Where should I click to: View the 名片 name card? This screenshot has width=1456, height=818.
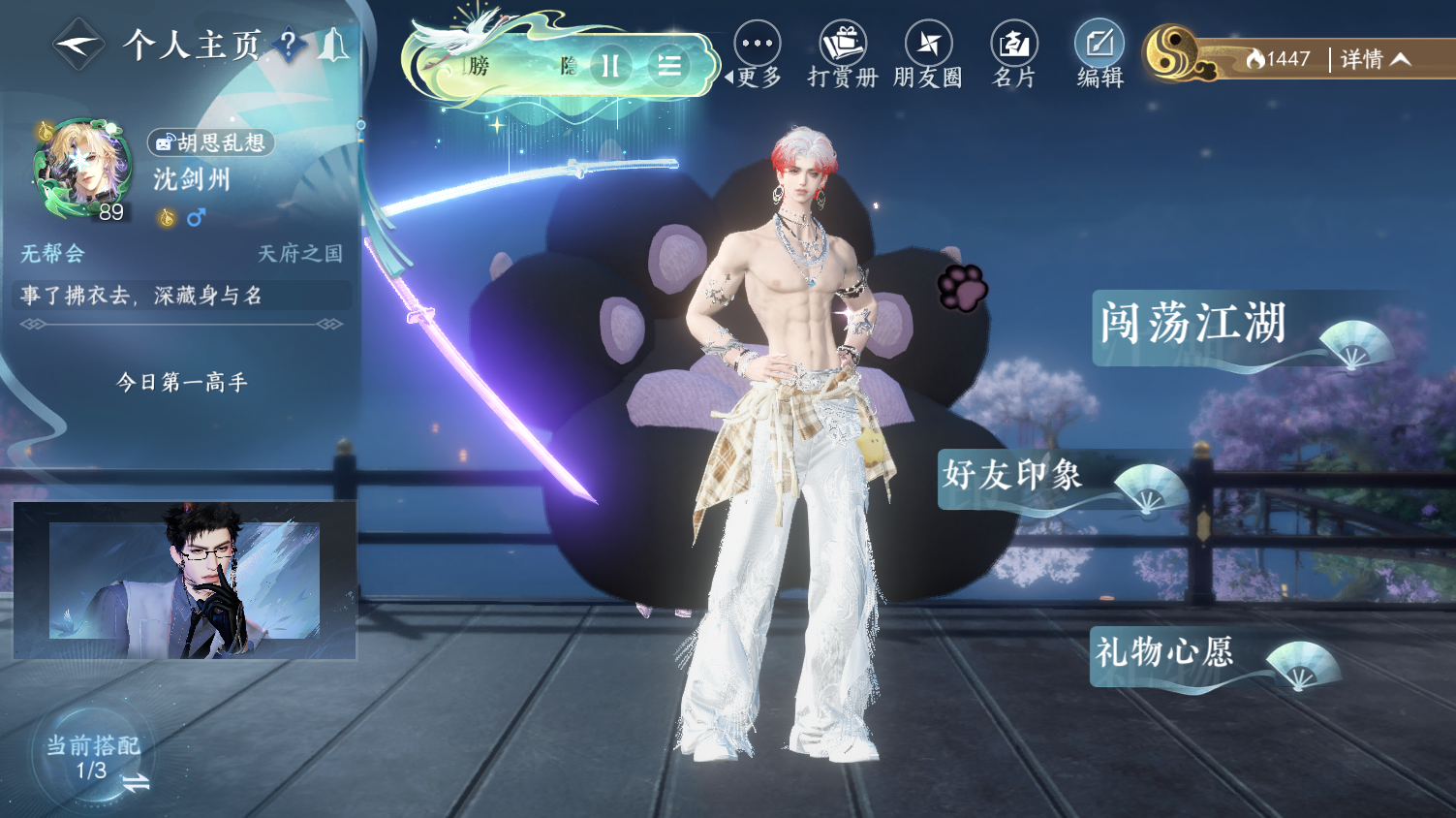[x=1014, y=55]
